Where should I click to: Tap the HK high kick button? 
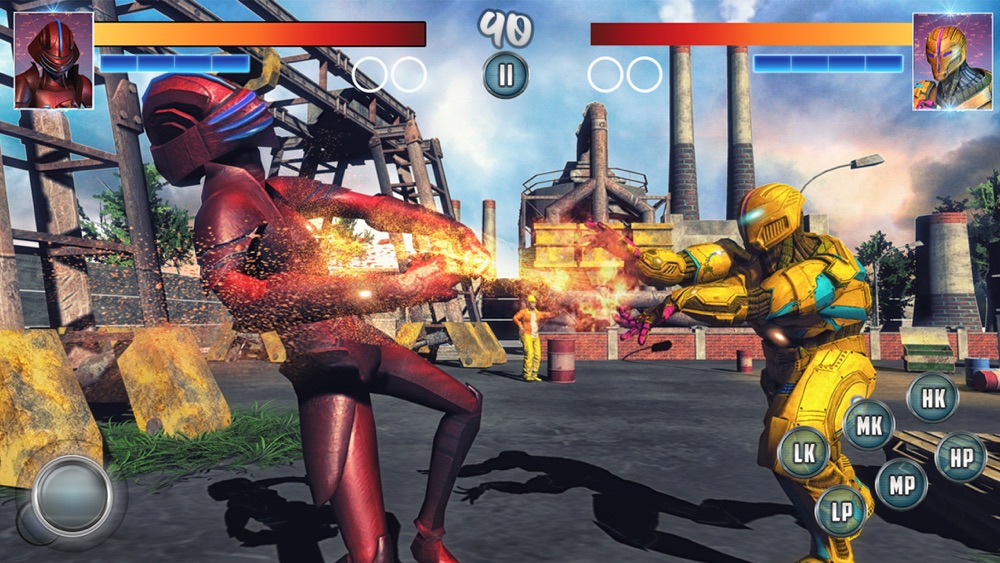click(932, 397)
